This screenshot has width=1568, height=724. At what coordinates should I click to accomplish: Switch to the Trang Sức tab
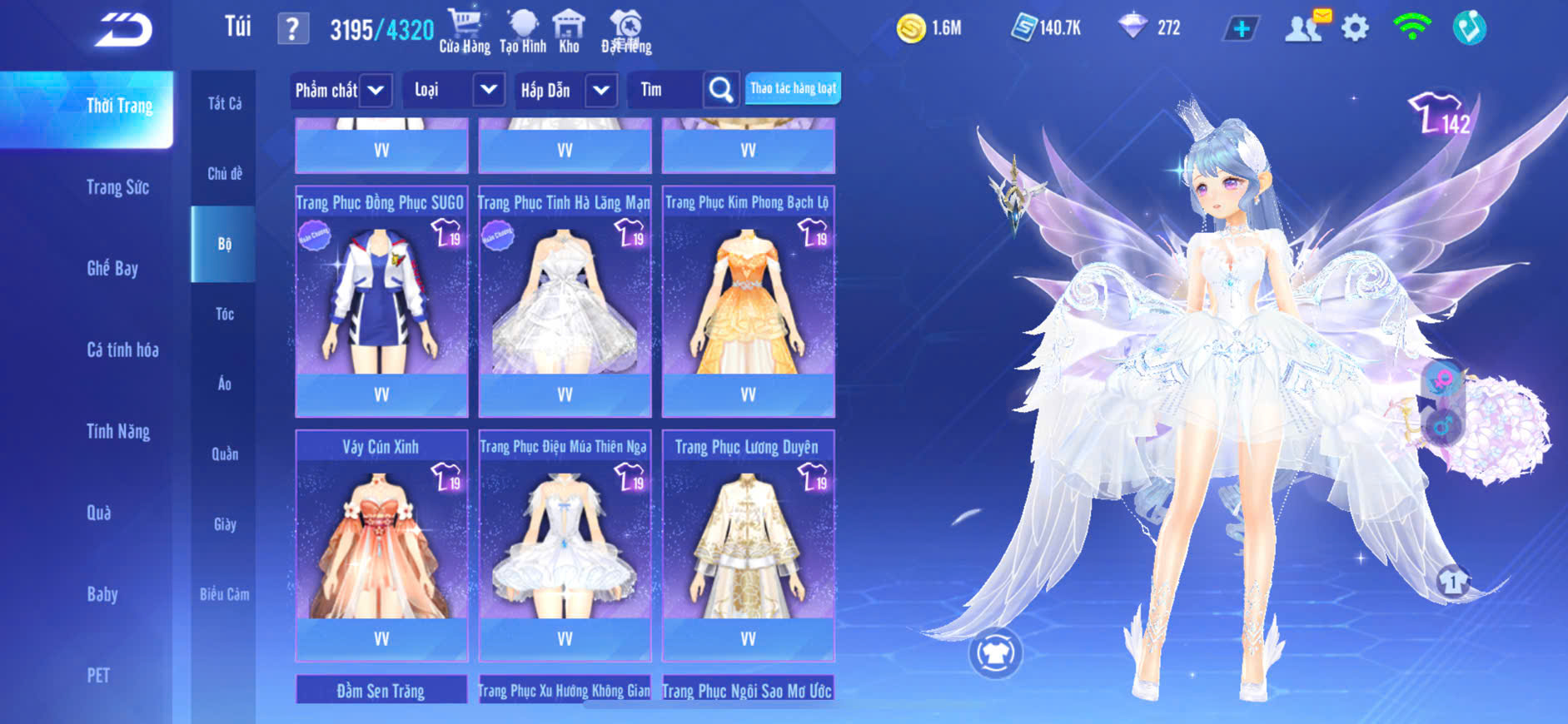click(117, 187)
